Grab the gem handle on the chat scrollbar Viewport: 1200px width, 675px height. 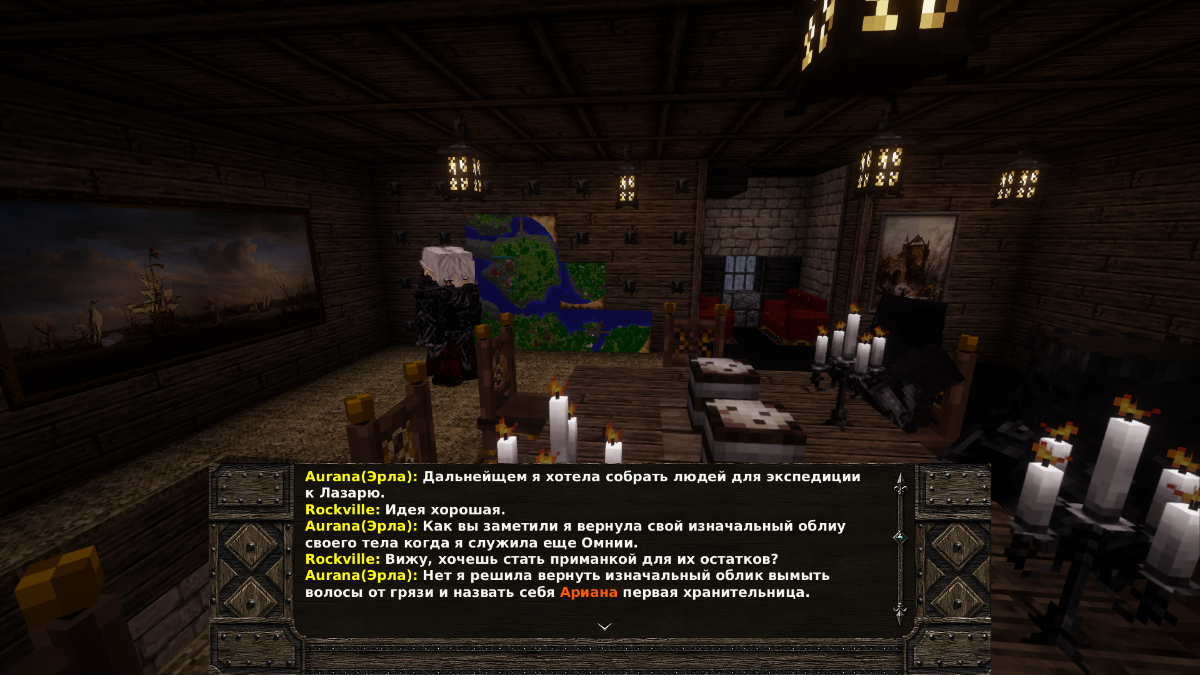[899, 537]
